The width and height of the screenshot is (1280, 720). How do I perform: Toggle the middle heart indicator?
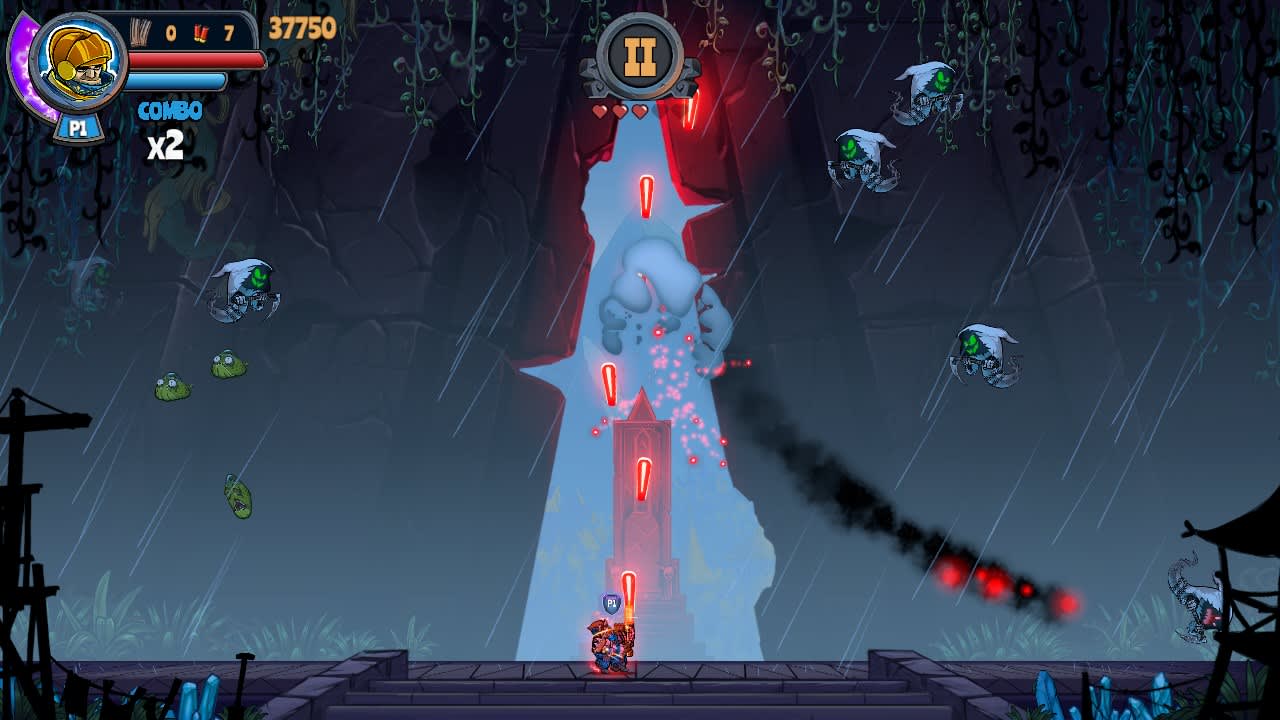[619, 110]
